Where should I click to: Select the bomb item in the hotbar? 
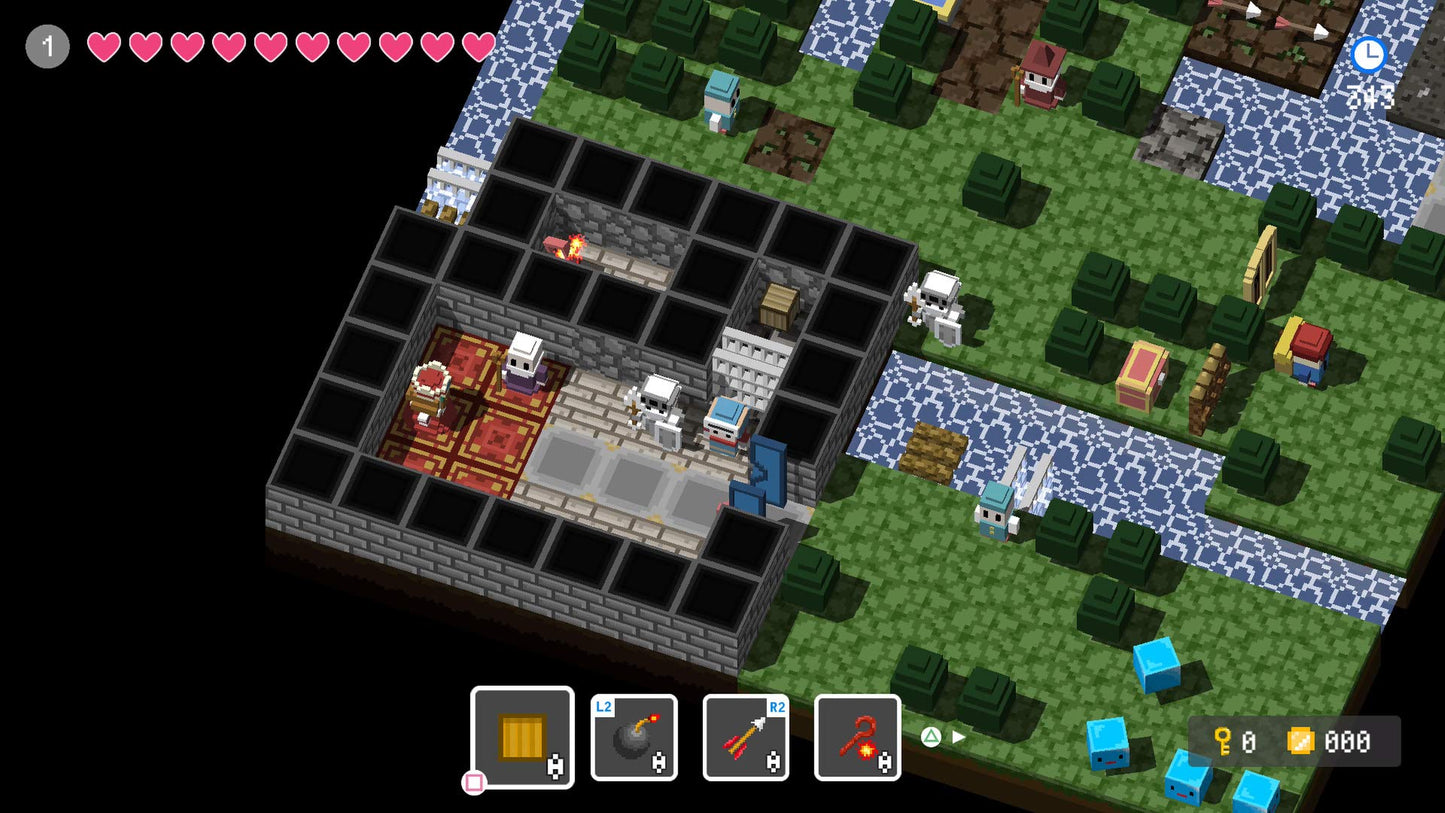click(x=635, y=740)
